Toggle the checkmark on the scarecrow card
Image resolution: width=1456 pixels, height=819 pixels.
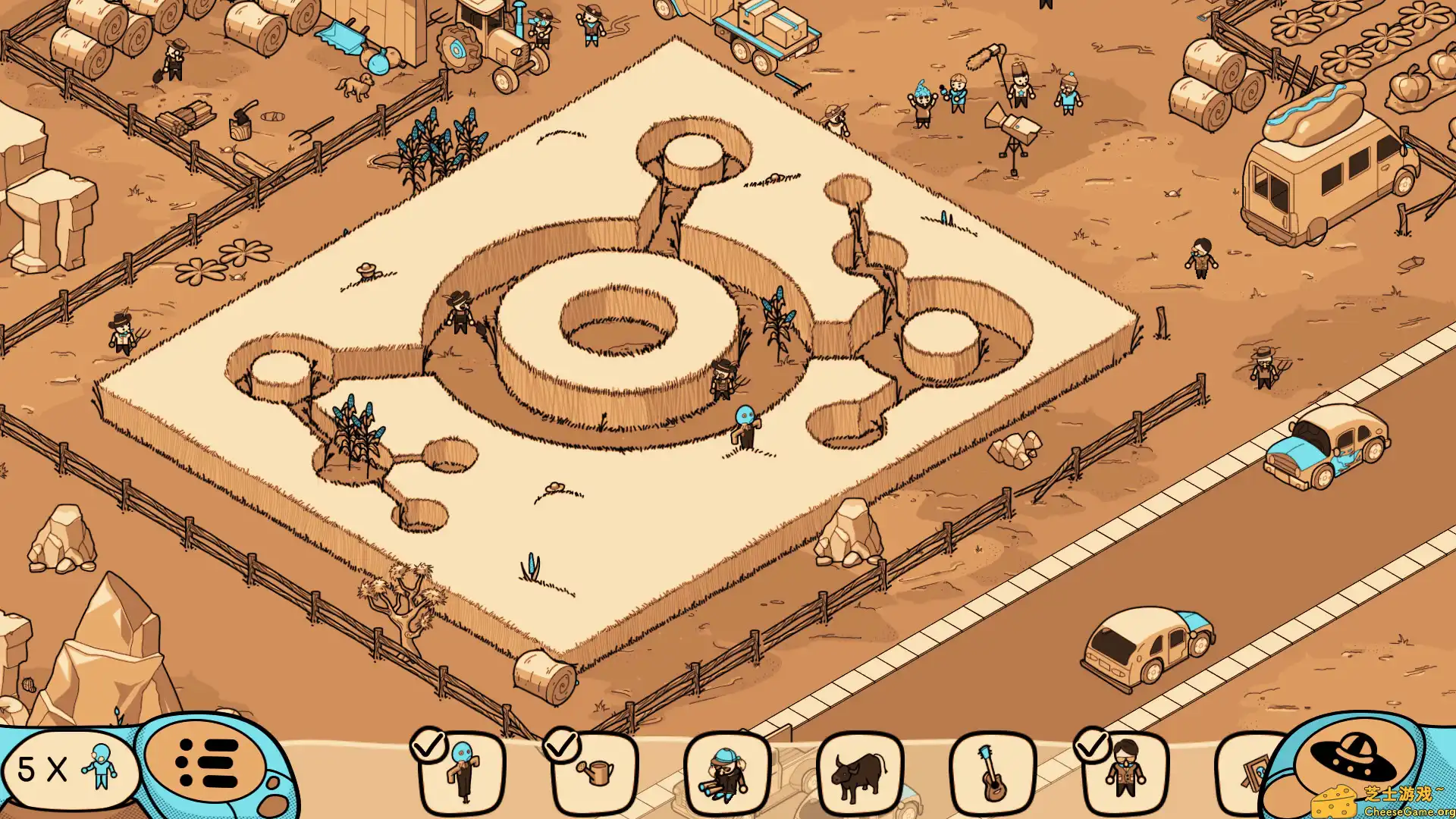click(431, 747)
